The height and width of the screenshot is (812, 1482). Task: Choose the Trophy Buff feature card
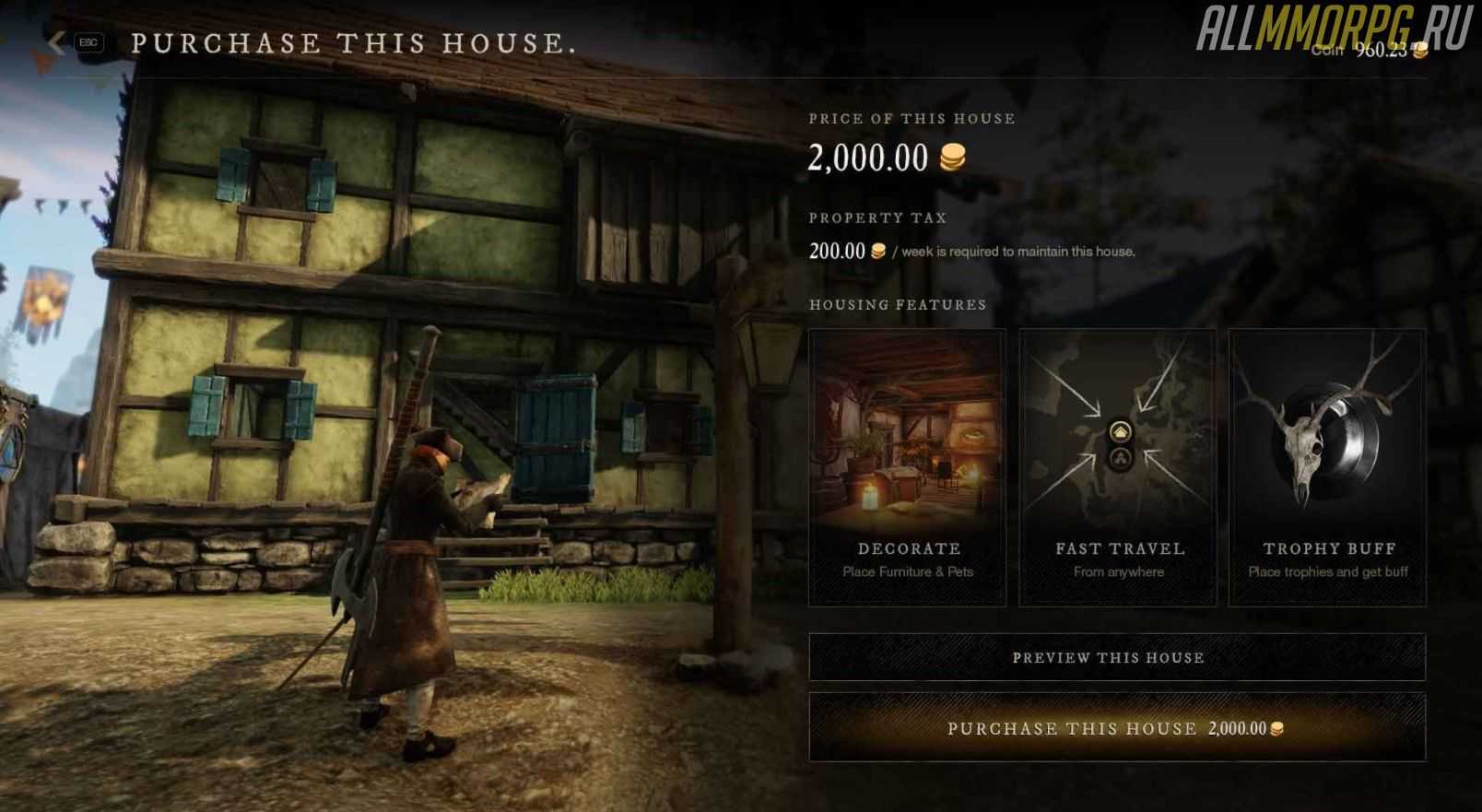(x=1327, y=468)
